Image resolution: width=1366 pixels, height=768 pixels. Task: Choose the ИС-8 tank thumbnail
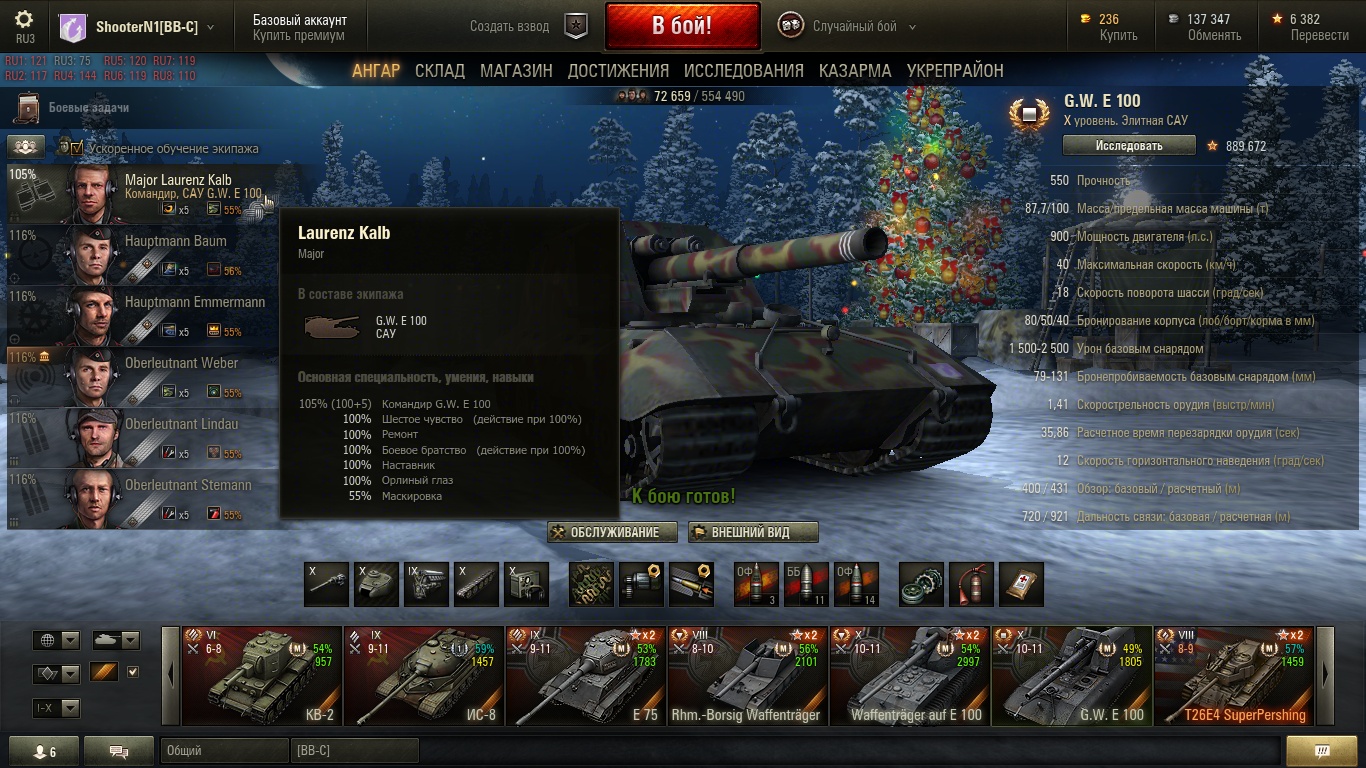coord(424,675)
